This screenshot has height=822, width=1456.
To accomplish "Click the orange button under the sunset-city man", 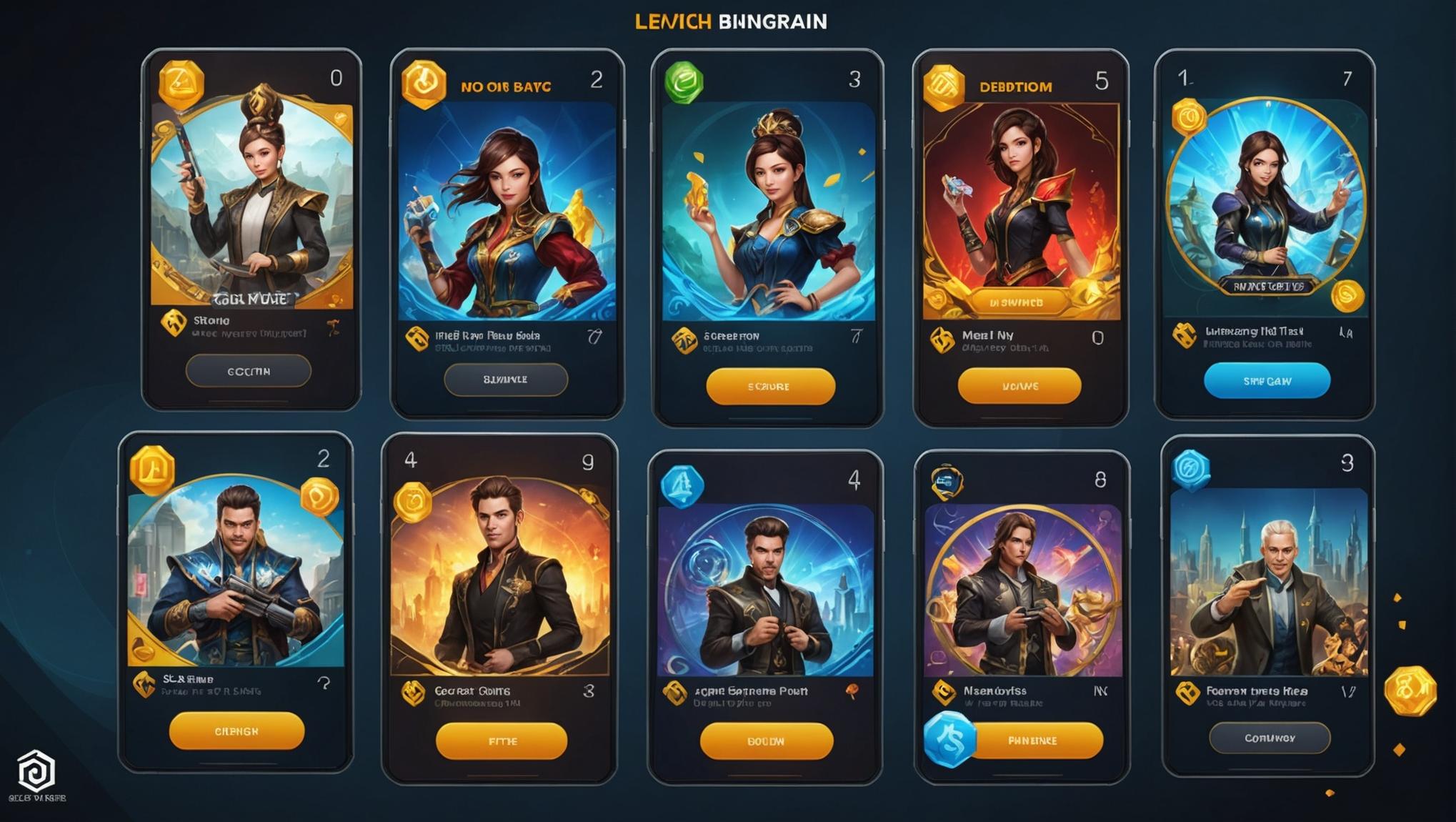I will pos(502,741).
